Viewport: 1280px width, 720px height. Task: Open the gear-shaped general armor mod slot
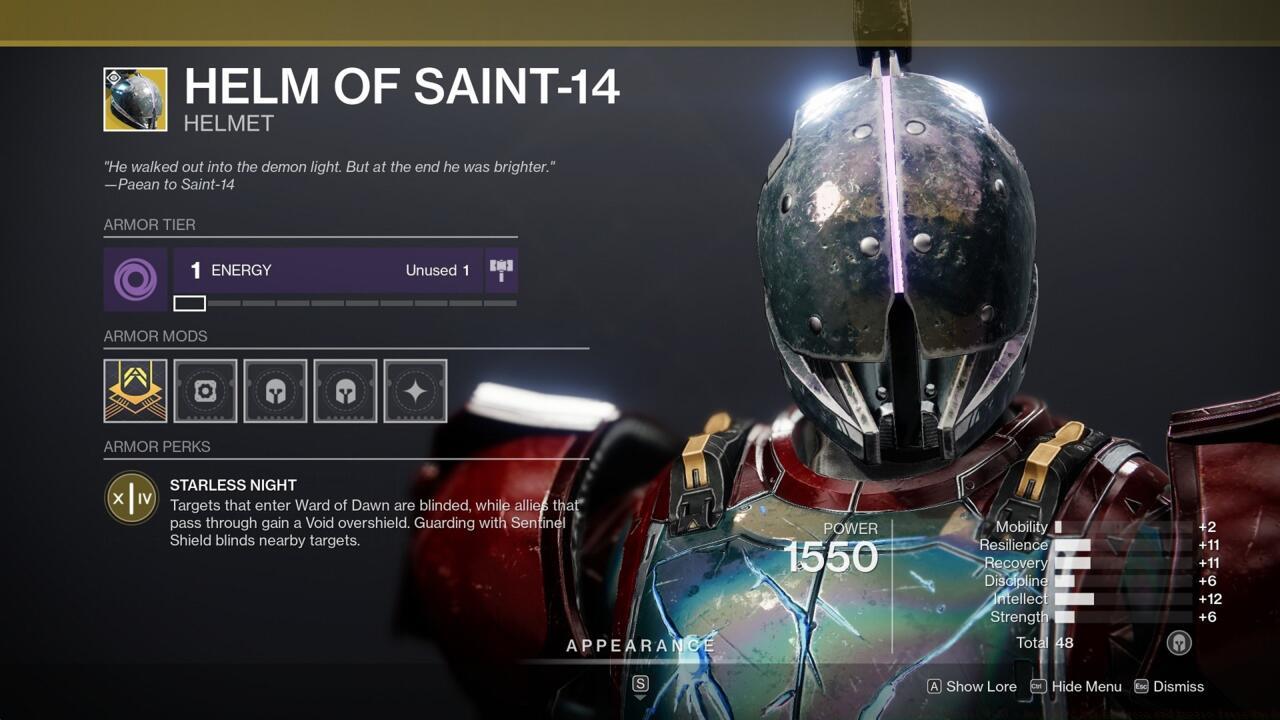coord(205,391)
